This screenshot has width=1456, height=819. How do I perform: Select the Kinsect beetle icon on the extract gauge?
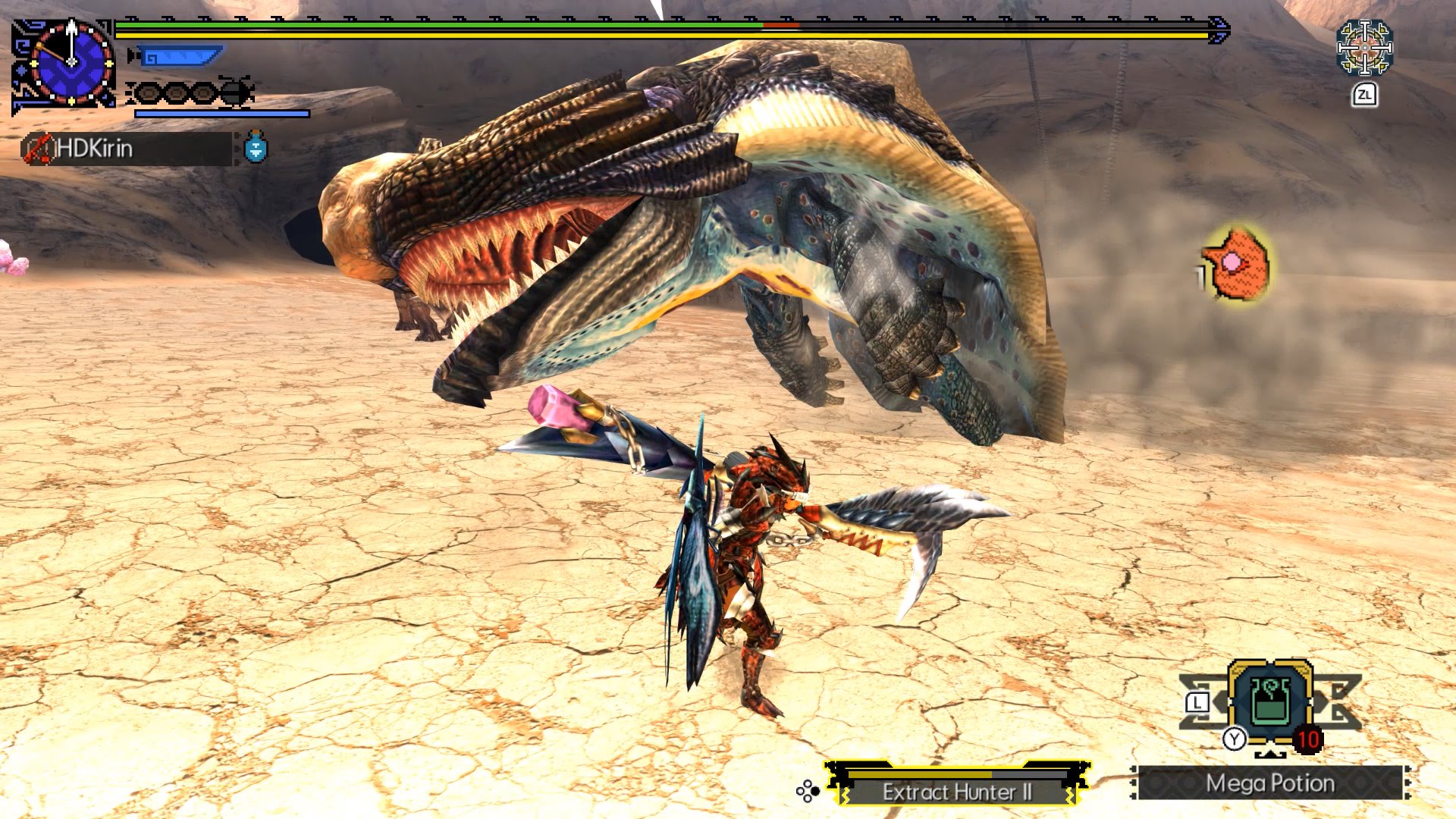(235, 90)
